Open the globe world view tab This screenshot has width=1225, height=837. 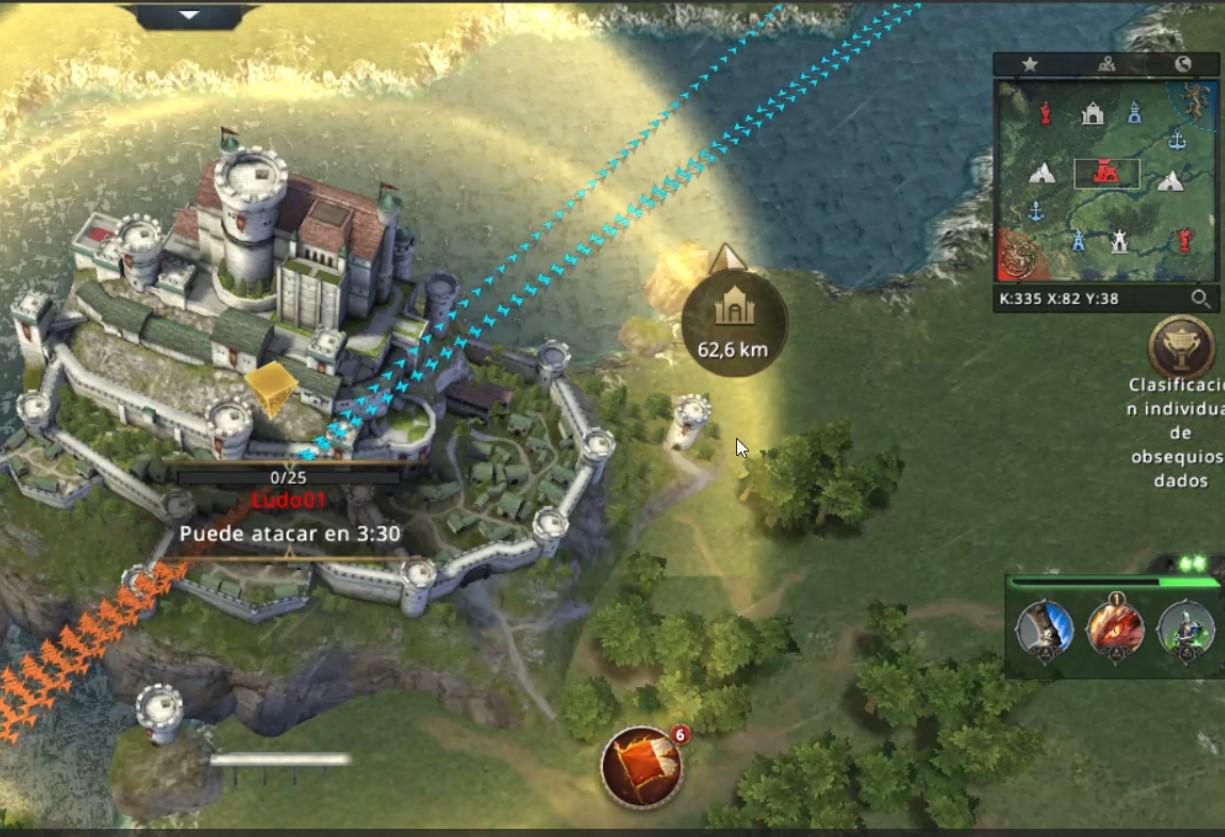(x=1183, y=64)
